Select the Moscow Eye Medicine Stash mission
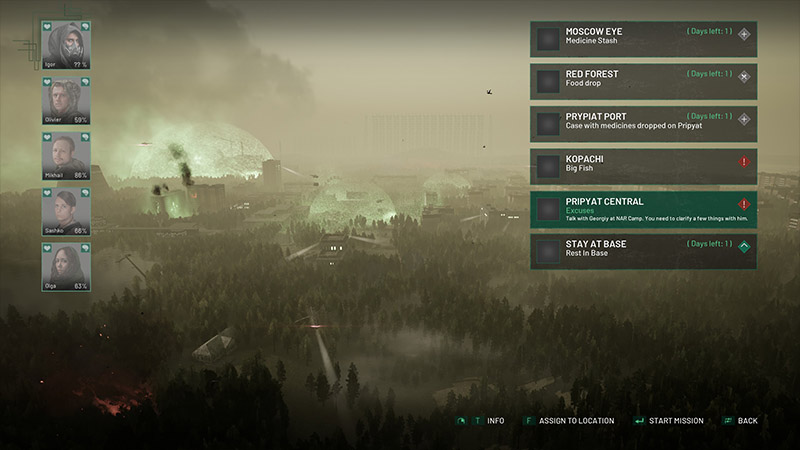 coord(643,39)
